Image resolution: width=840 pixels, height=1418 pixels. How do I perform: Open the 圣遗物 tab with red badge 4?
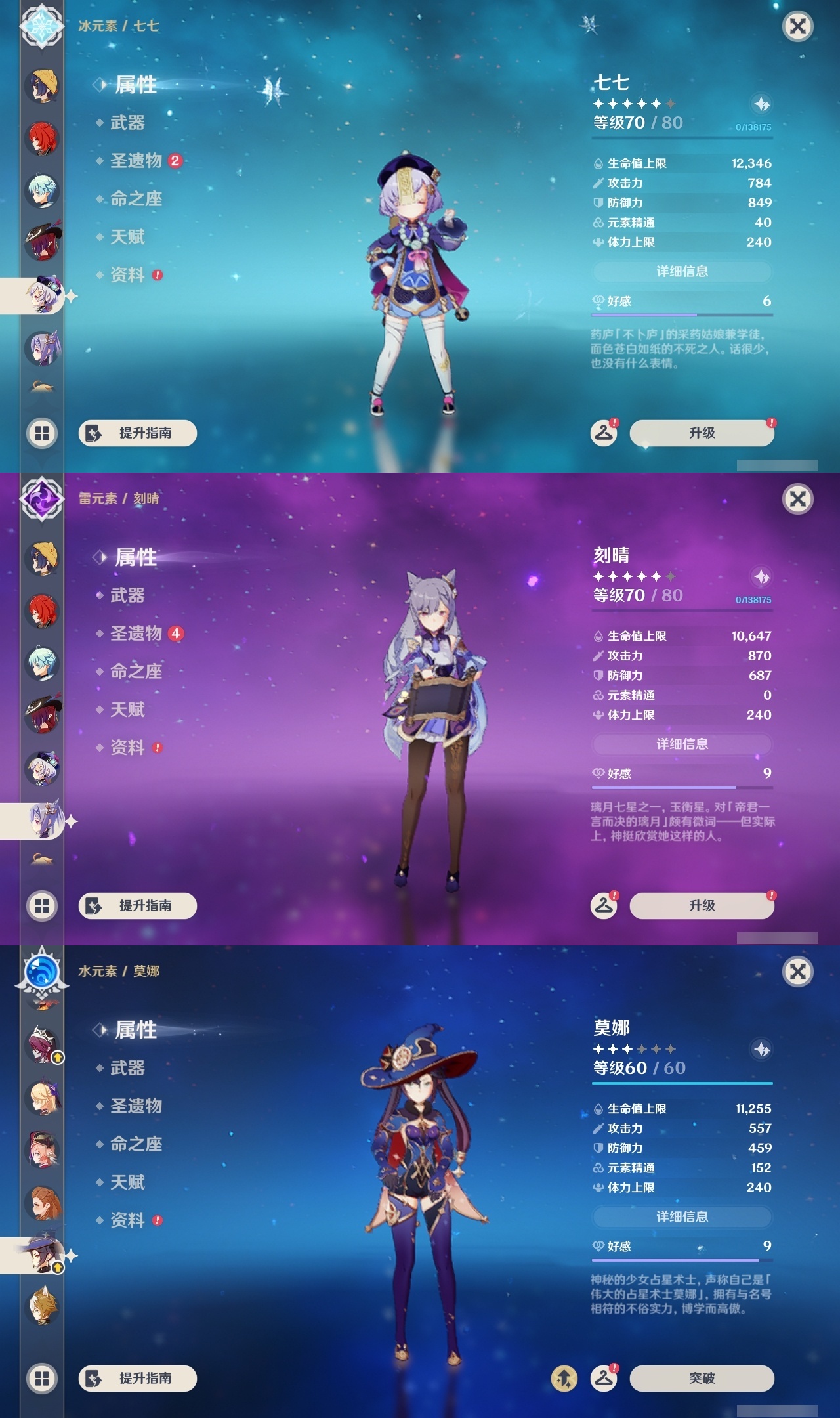[135, 634]
